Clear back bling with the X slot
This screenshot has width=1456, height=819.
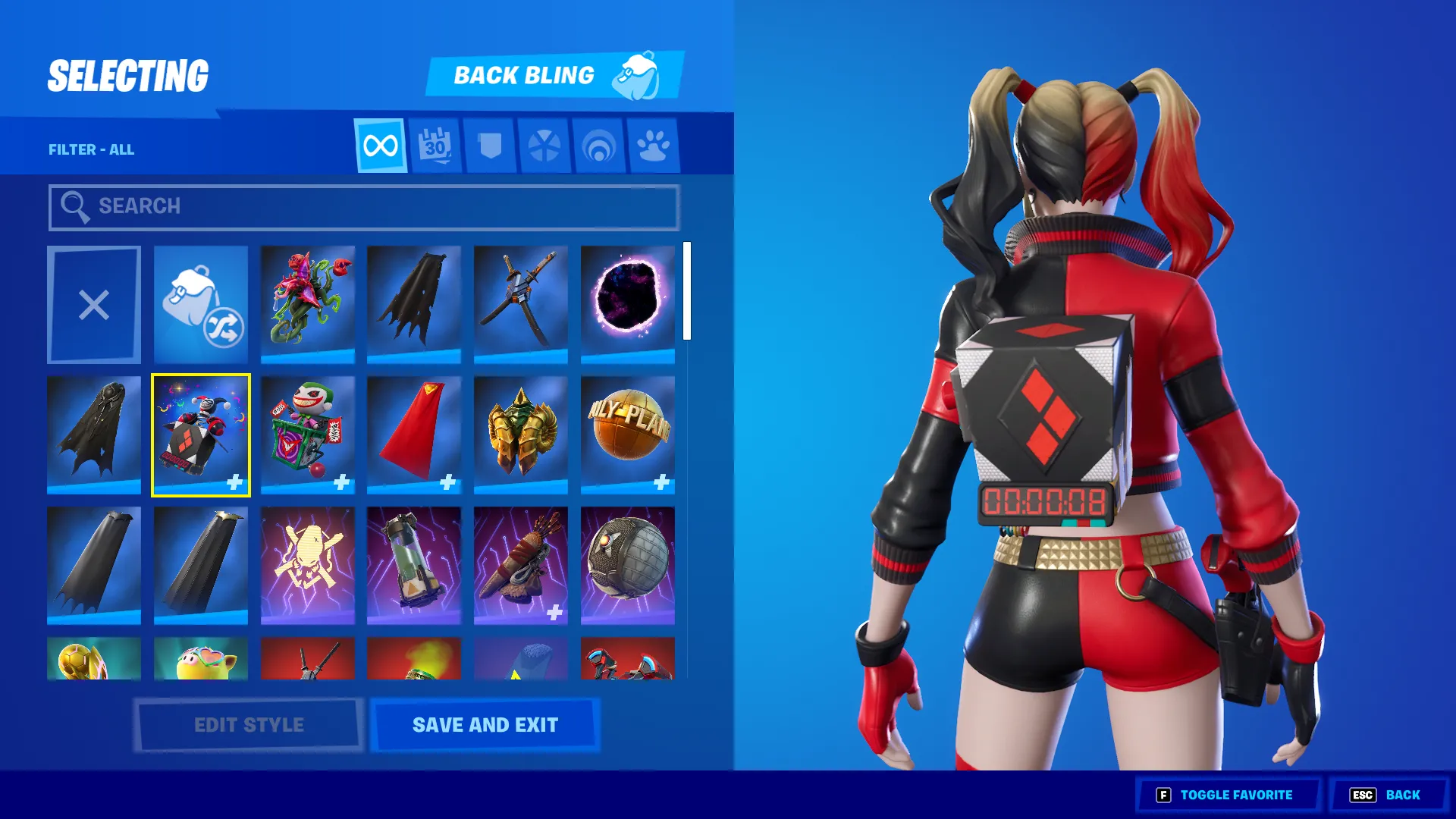pyautogui.click(x=94, y=305)
